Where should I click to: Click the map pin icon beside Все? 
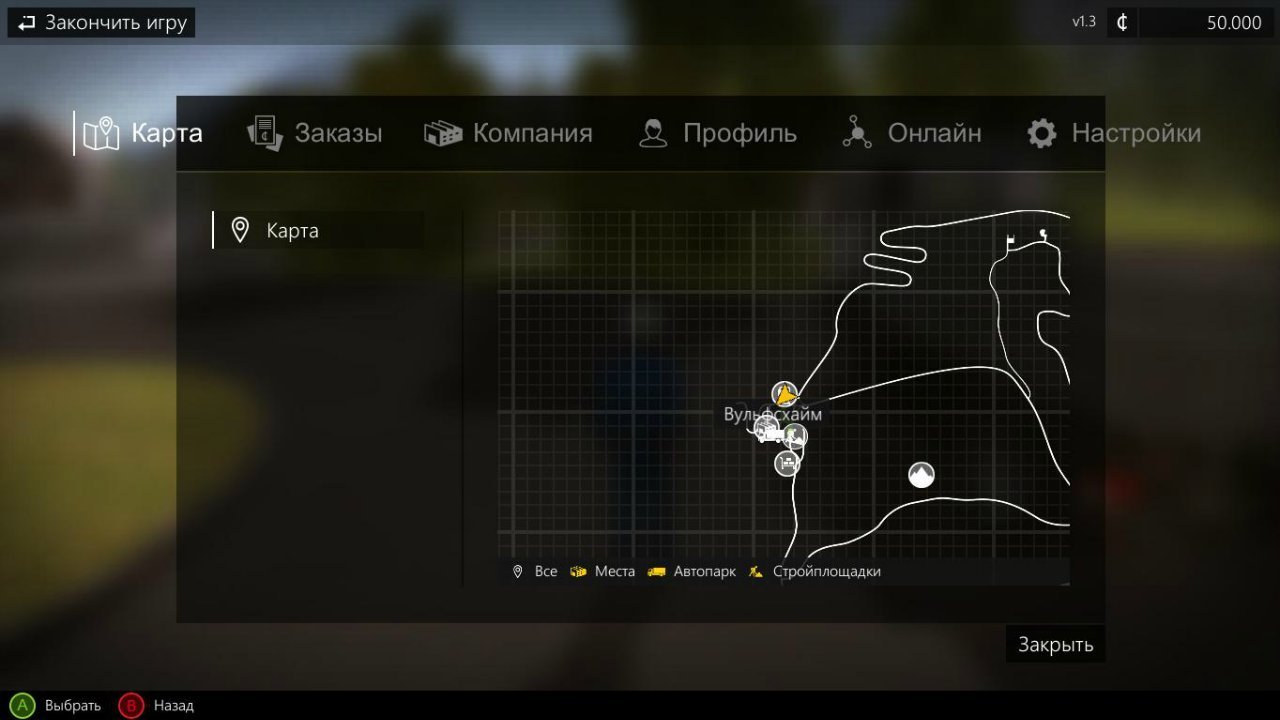517,571
